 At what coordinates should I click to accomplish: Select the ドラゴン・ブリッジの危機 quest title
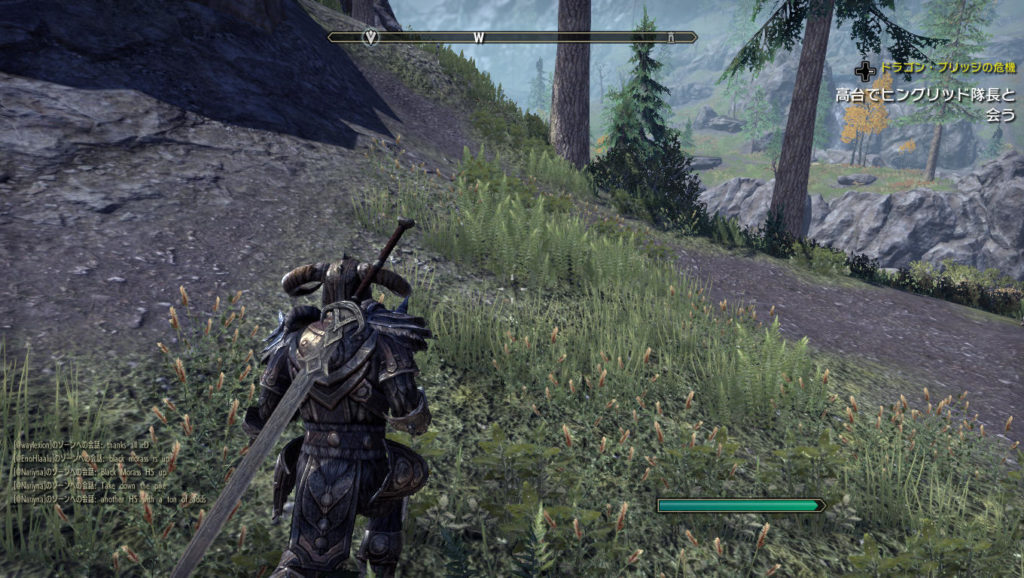pos(944,68)
